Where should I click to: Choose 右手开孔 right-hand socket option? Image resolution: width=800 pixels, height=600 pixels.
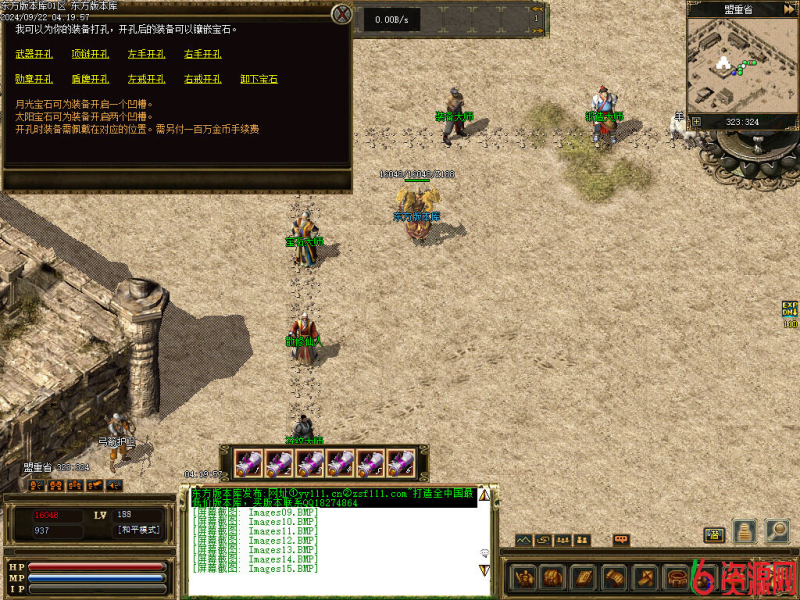(x=202, y=54)
